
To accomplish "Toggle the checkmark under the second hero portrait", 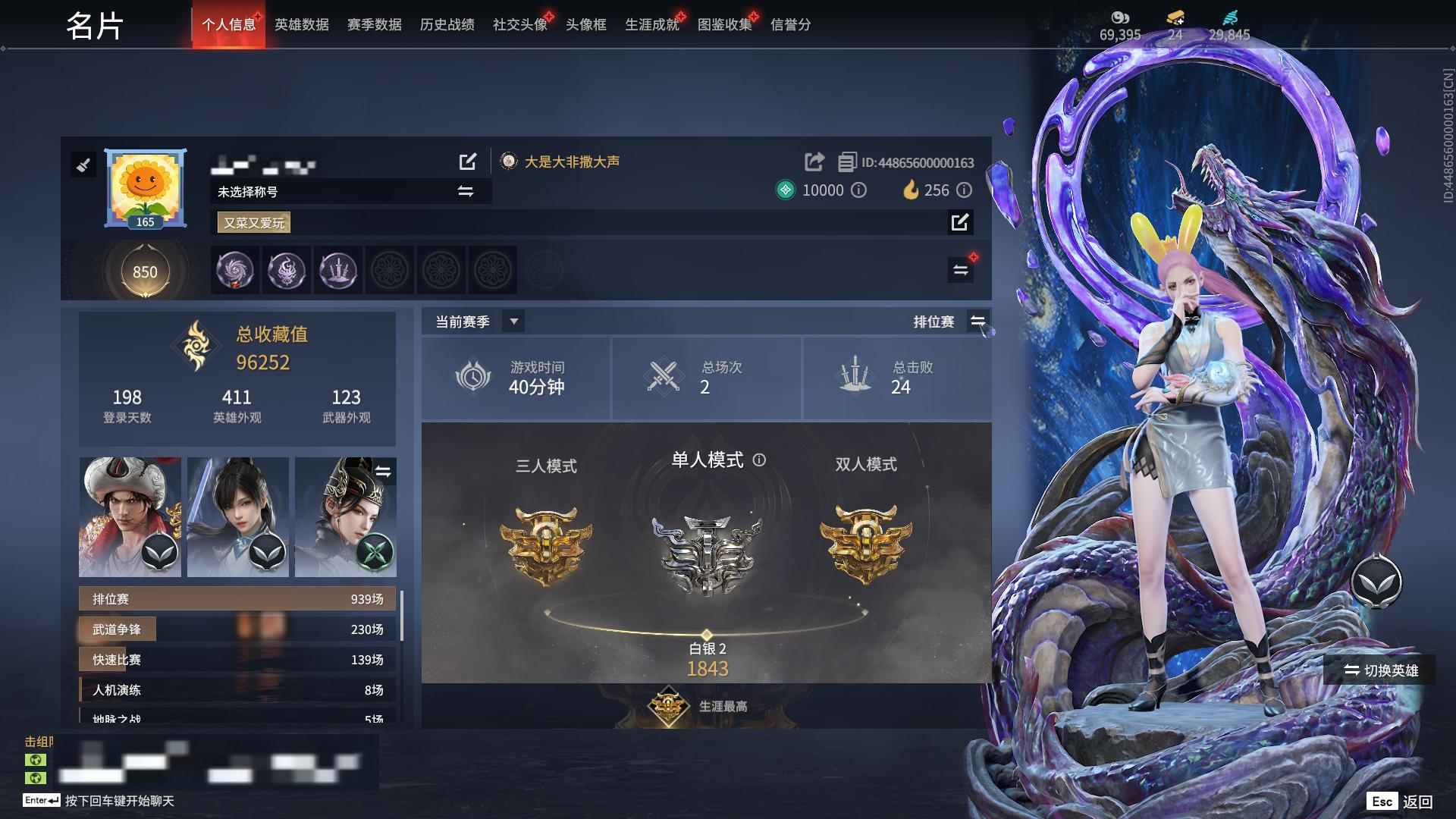I will [269, 553].
